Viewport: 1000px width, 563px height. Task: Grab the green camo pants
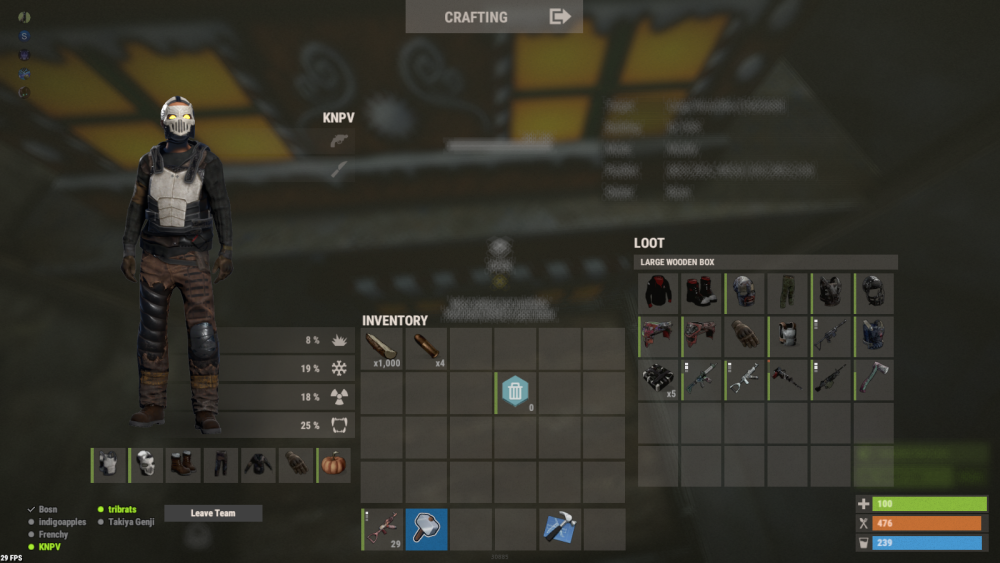pyautogui.click(x=789, y=294)
